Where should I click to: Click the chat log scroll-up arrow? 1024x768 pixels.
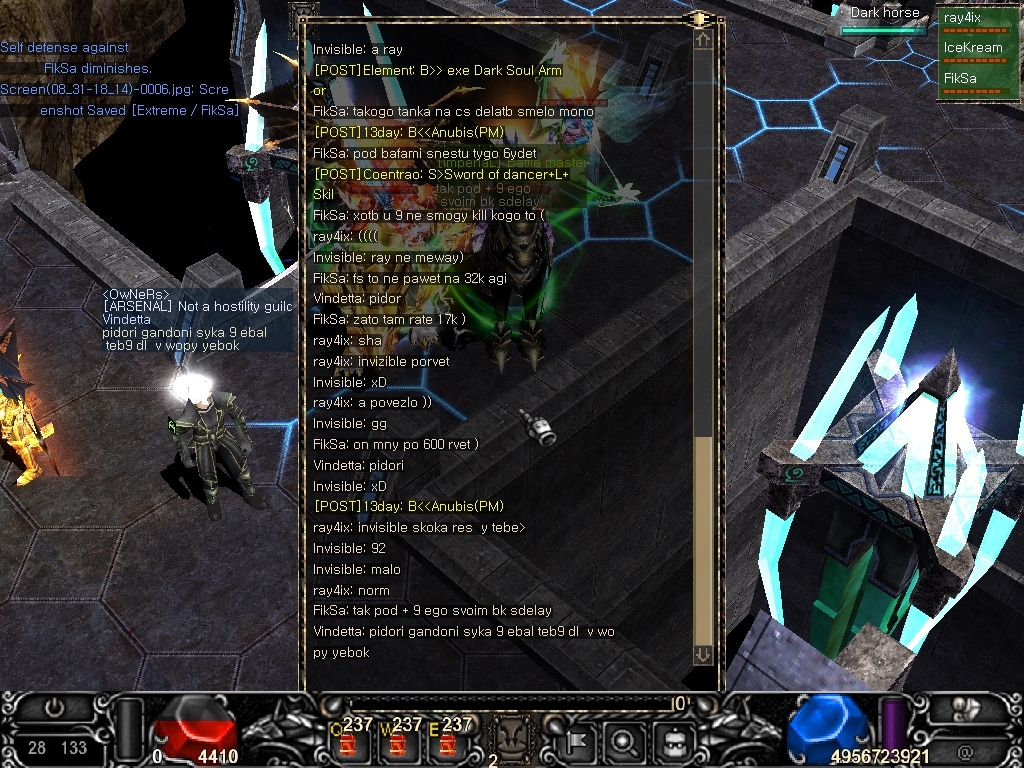[x=703, y=40]
